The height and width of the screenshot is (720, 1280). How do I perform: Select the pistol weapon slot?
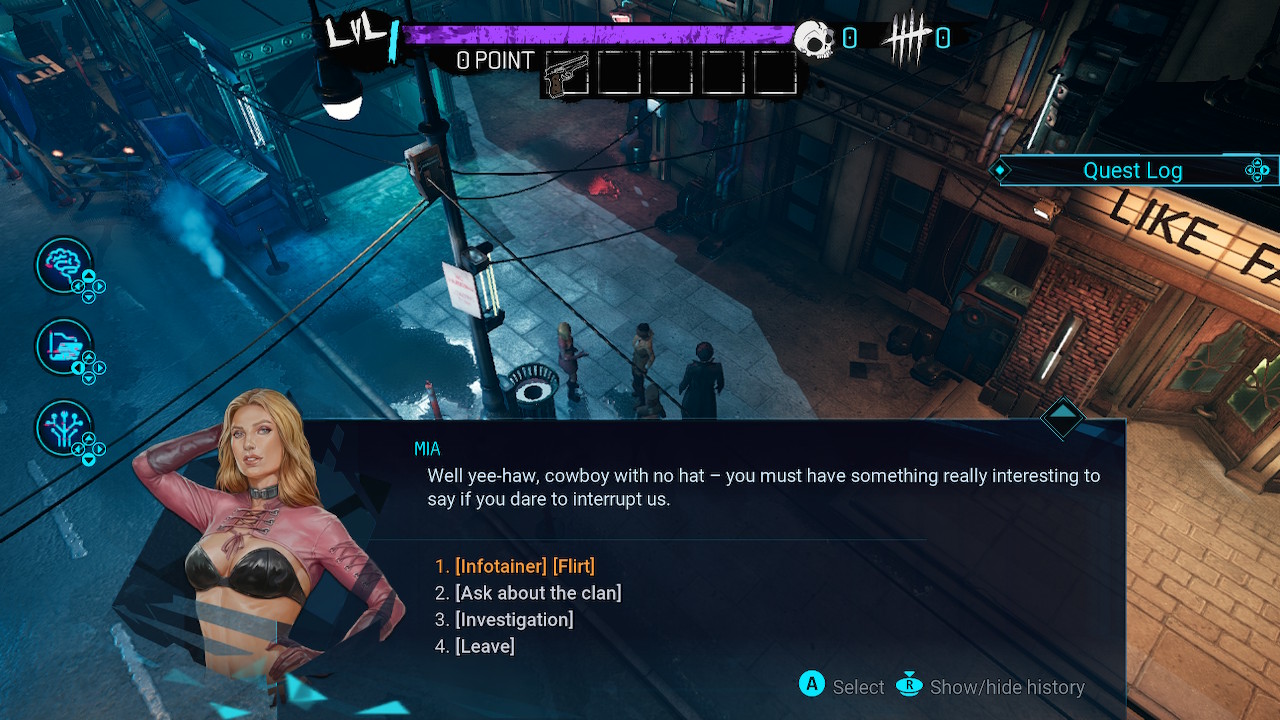click(x=568, y=74)
